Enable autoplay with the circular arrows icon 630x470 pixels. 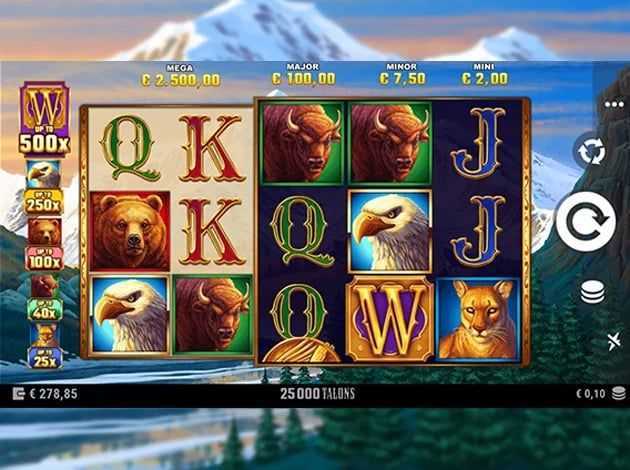(590, 150)
